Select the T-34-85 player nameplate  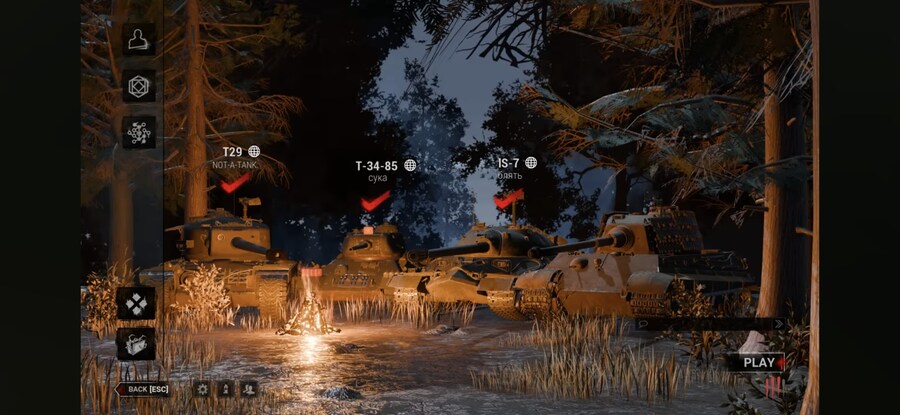[376, 165]
